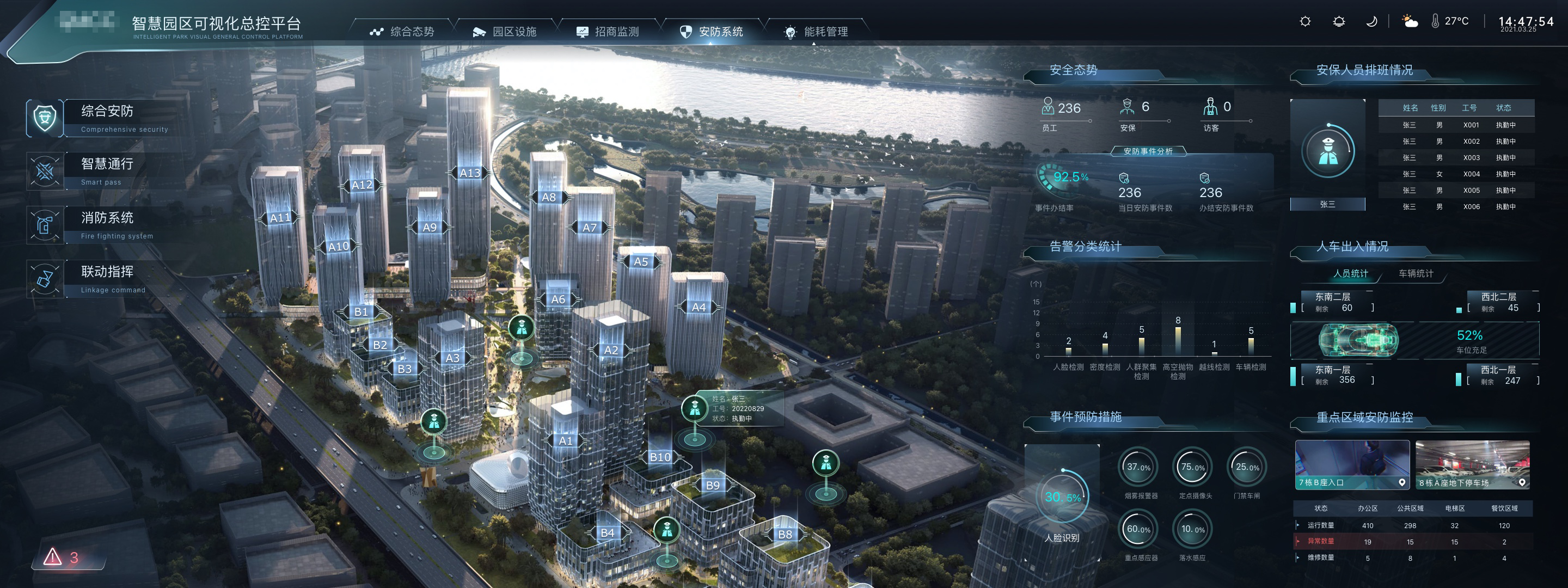Image resolution: width=1568 pixels, height=588 pixels.
Task: Open 智慧通行 Smart pass menu
Action: click(x=107, y=171)
